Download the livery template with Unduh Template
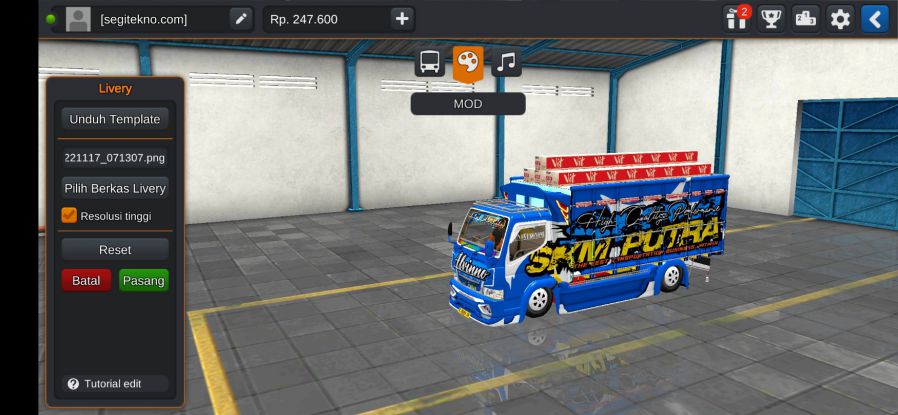This screenshot has width=898, height=415. [114, 119]
